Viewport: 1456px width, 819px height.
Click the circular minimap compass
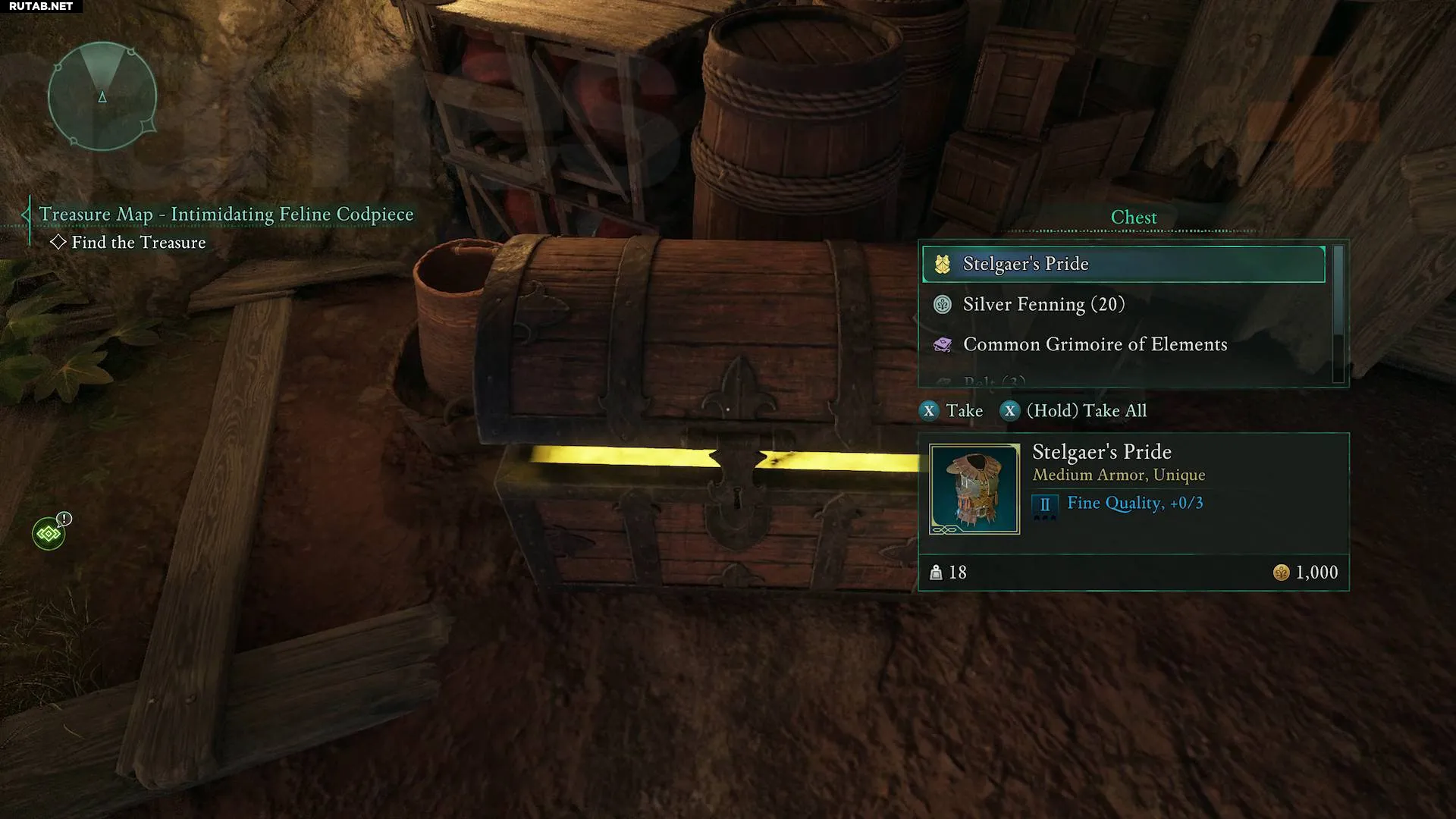click(x=102, y=96)
